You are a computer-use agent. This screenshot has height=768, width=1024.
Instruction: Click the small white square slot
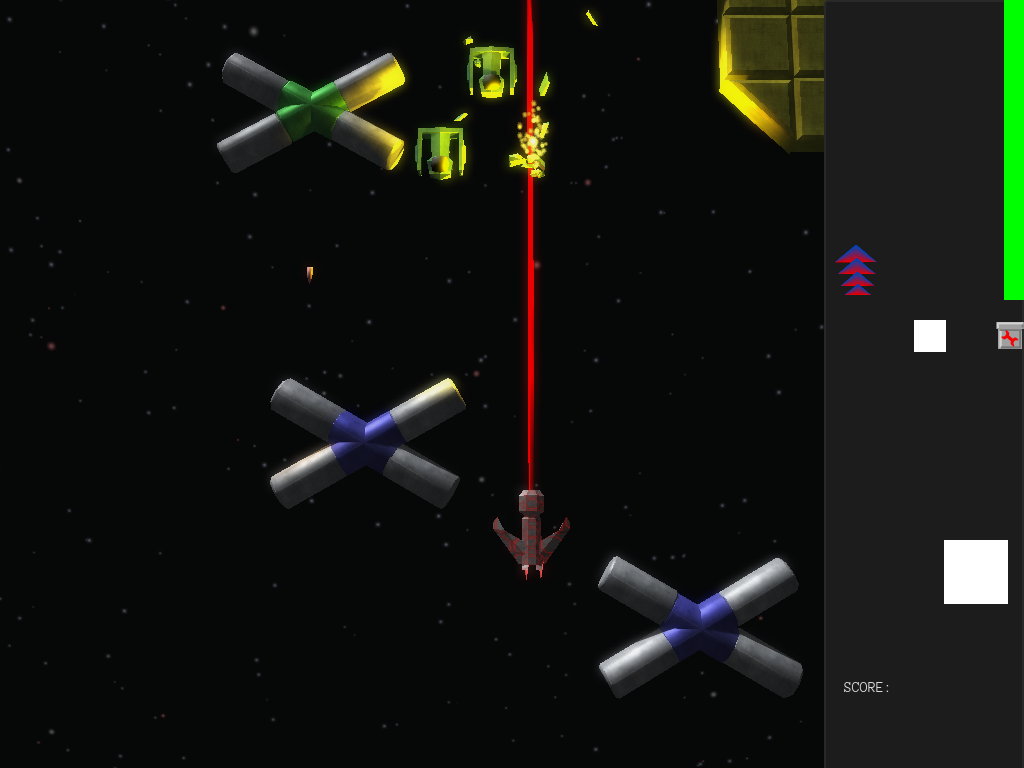pyautogui.click(x=929, y=336)
